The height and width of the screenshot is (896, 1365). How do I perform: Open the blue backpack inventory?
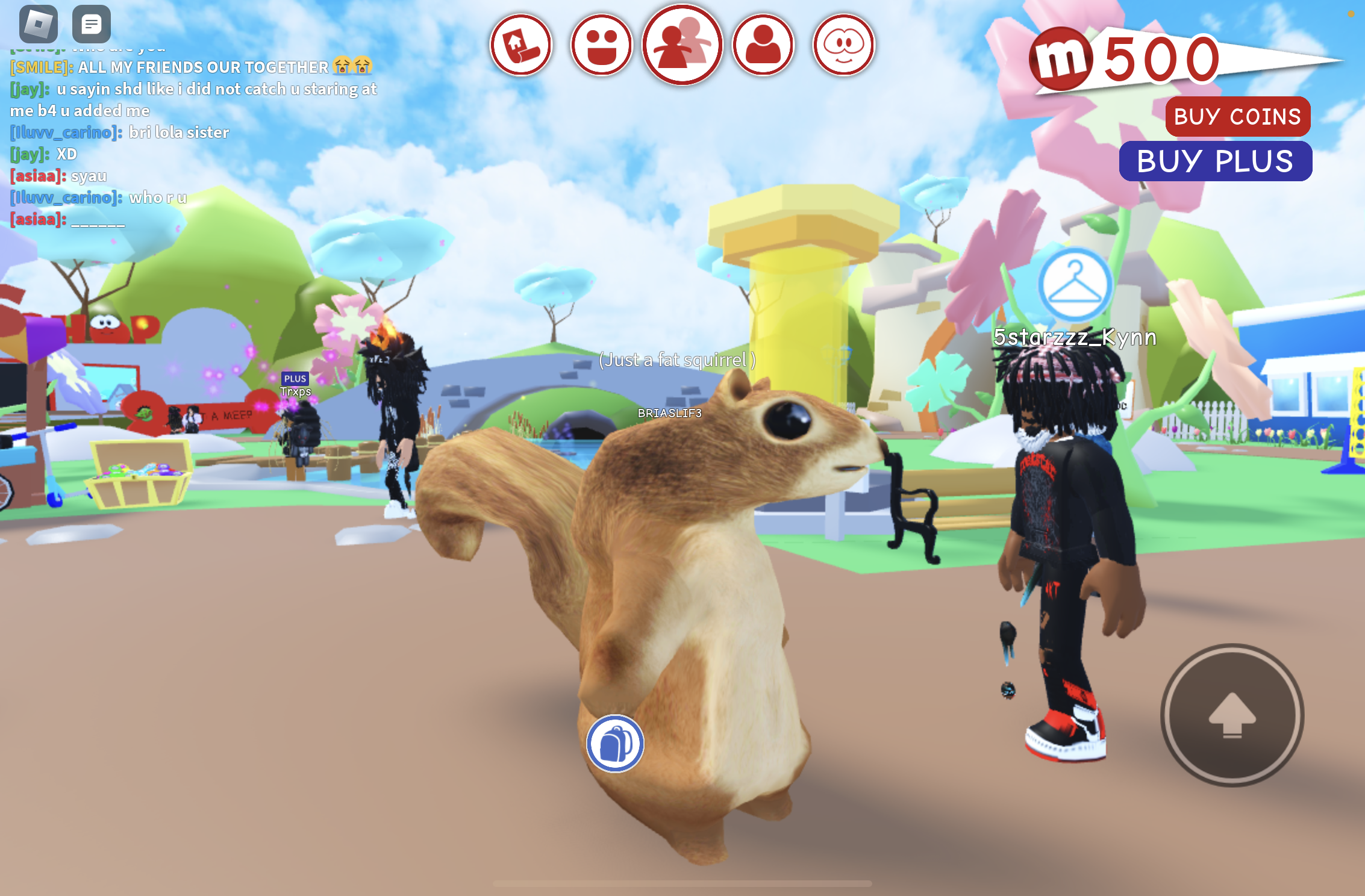pyautogui.click(x=615, y=744)
